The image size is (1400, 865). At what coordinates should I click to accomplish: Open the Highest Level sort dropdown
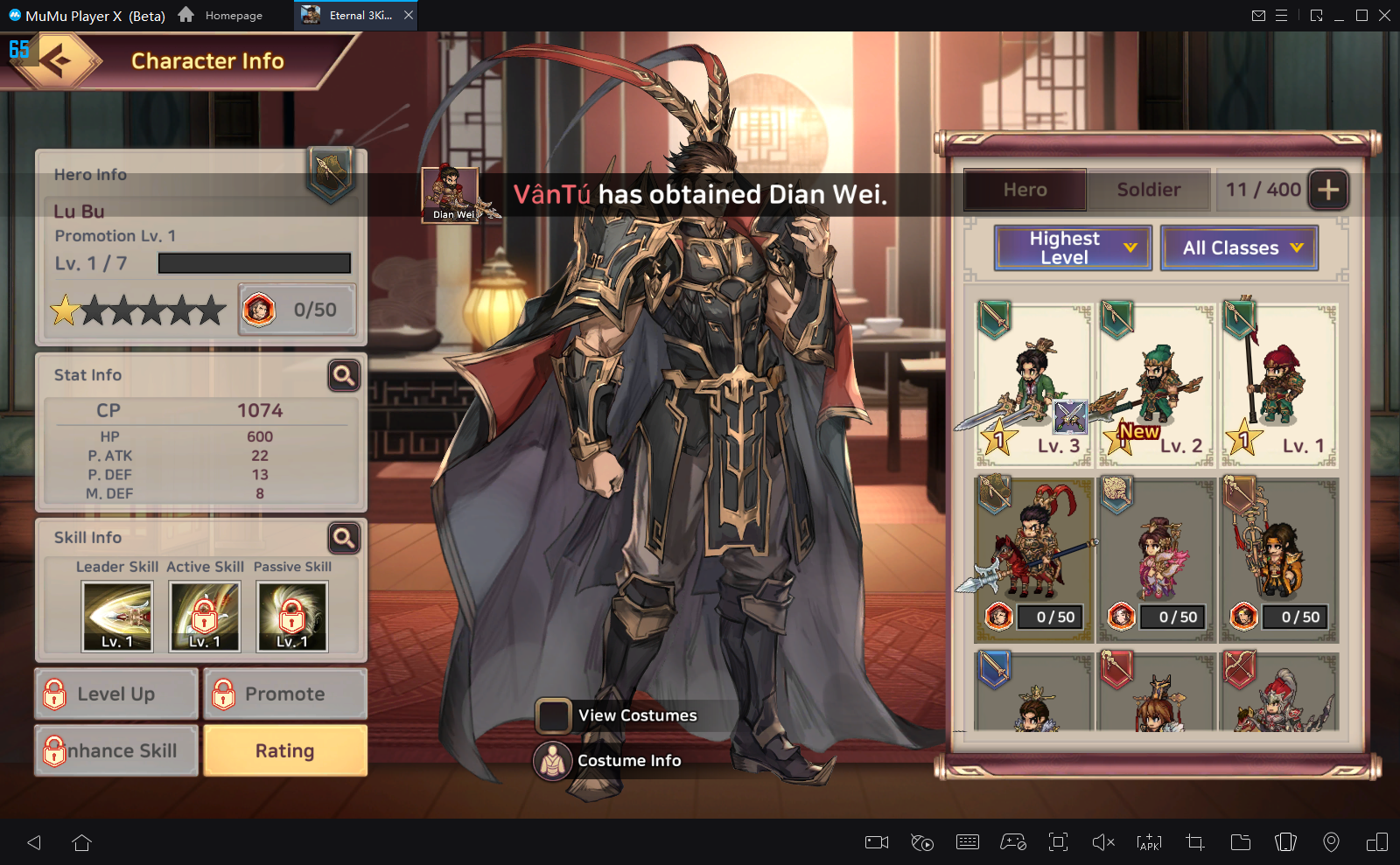pos(1073,248)
